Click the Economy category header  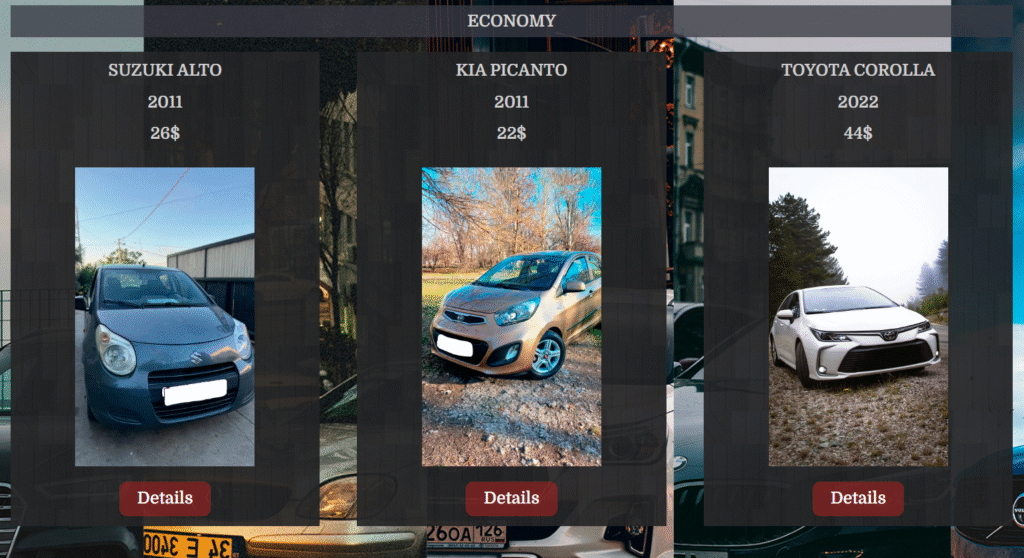pyautogui.click(x=511, y=21)
